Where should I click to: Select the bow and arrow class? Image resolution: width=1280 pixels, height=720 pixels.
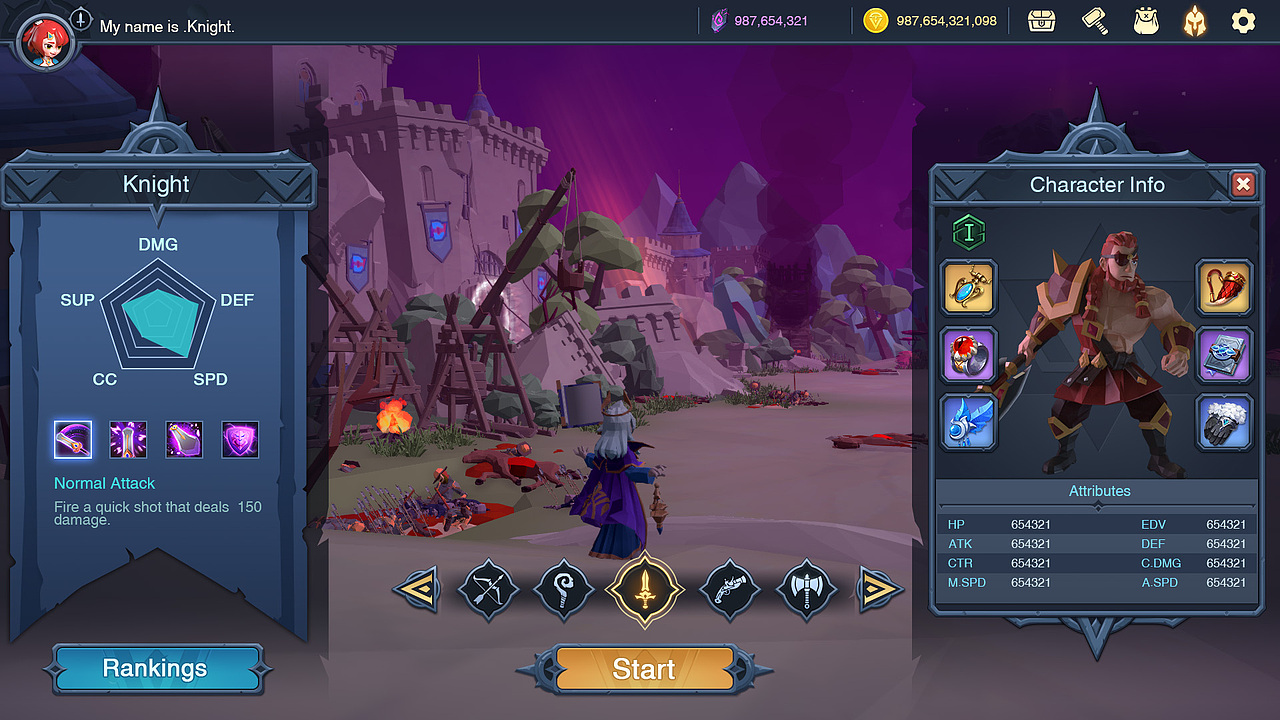coord(488,590)
